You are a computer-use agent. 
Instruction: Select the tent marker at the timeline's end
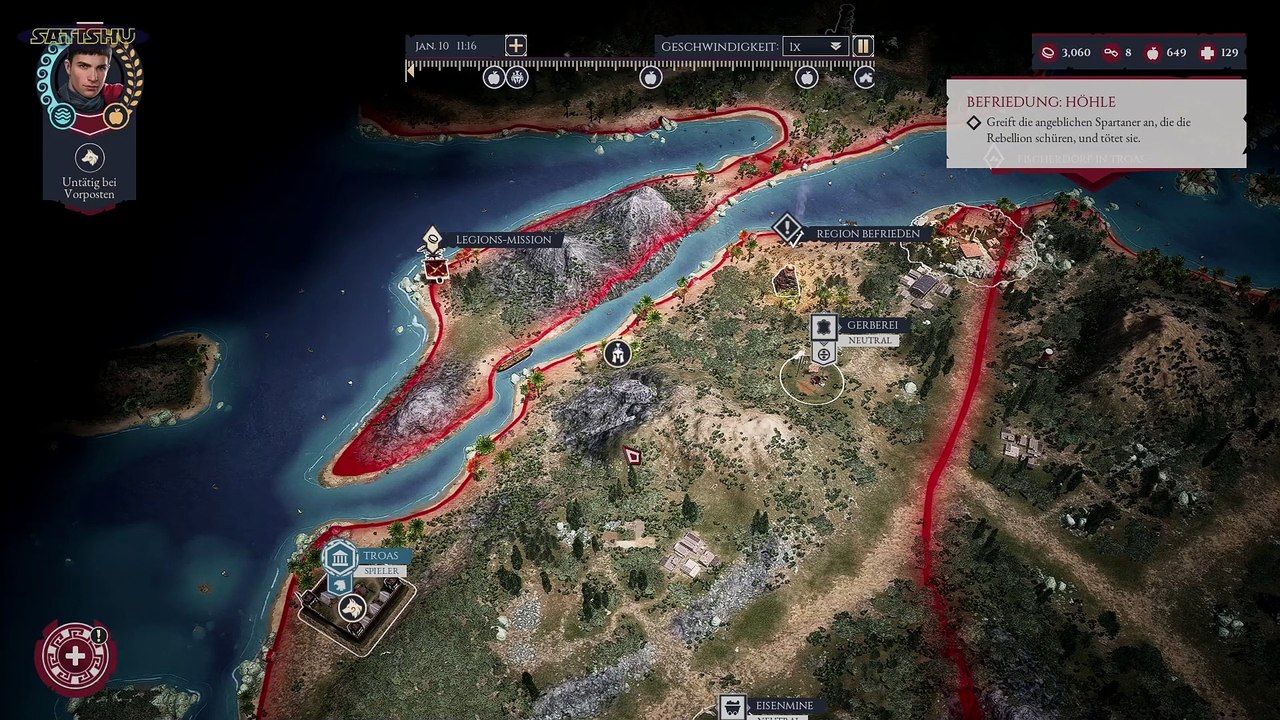click(865, 77)
